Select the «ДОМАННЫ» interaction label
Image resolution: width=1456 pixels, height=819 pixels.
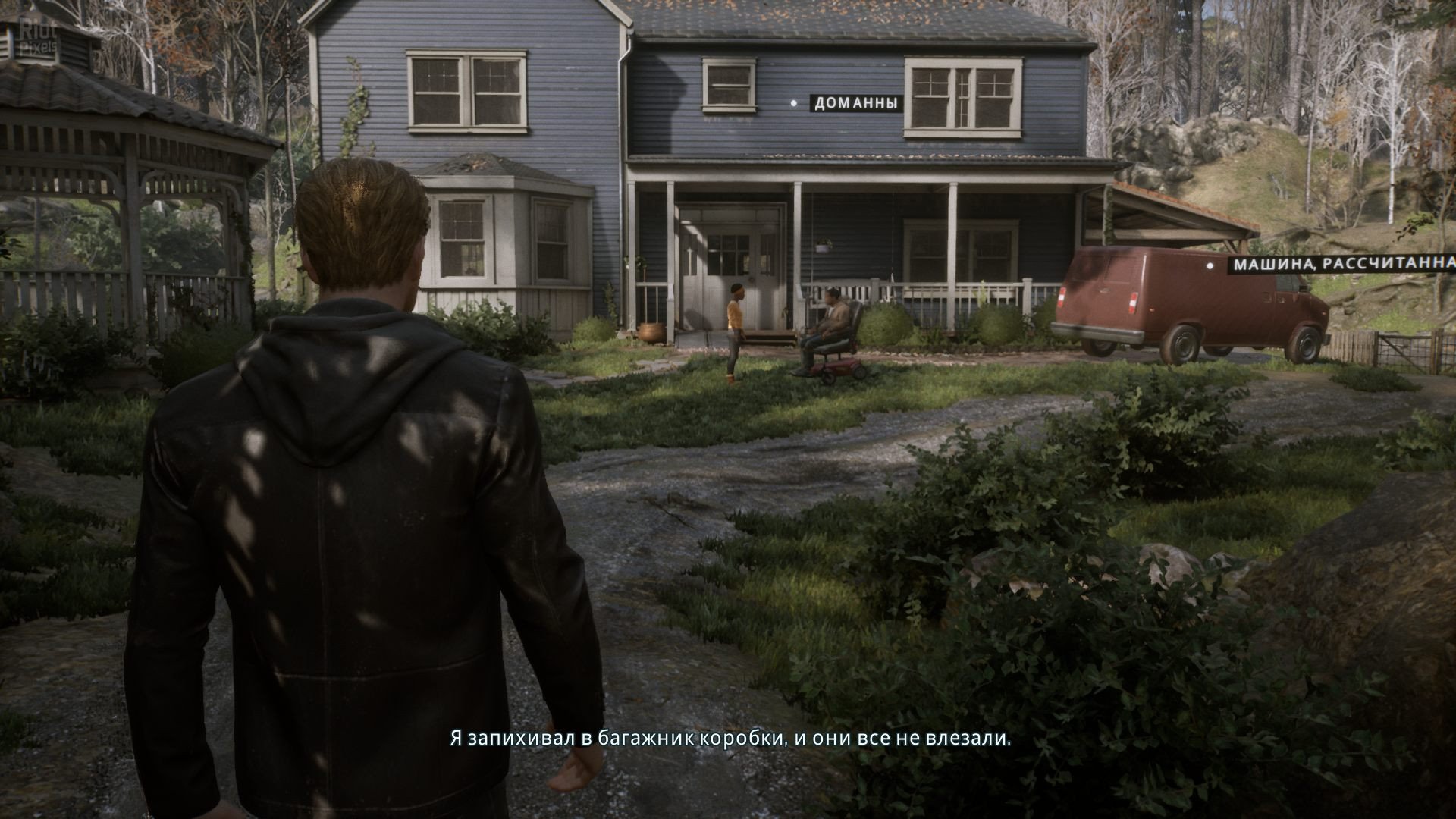pyautogui.click(x=855, y=103)
